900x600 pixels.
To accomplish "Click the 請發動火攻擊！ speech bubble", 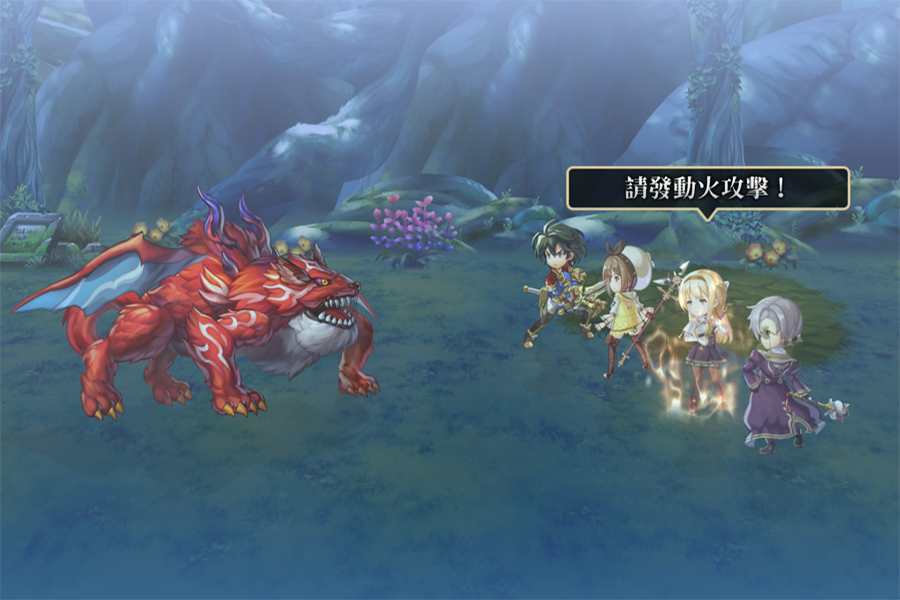I will click(x=707, y=188).
